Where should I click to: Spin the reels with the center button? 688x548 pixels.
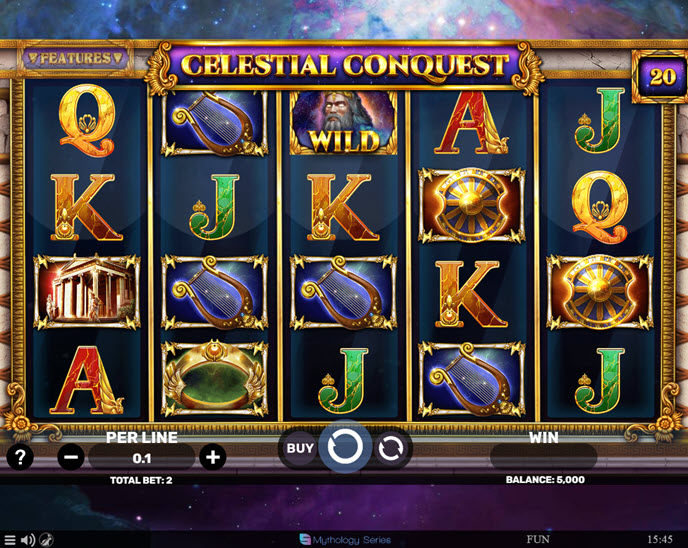pyautogui.click(x=345, y=448)
